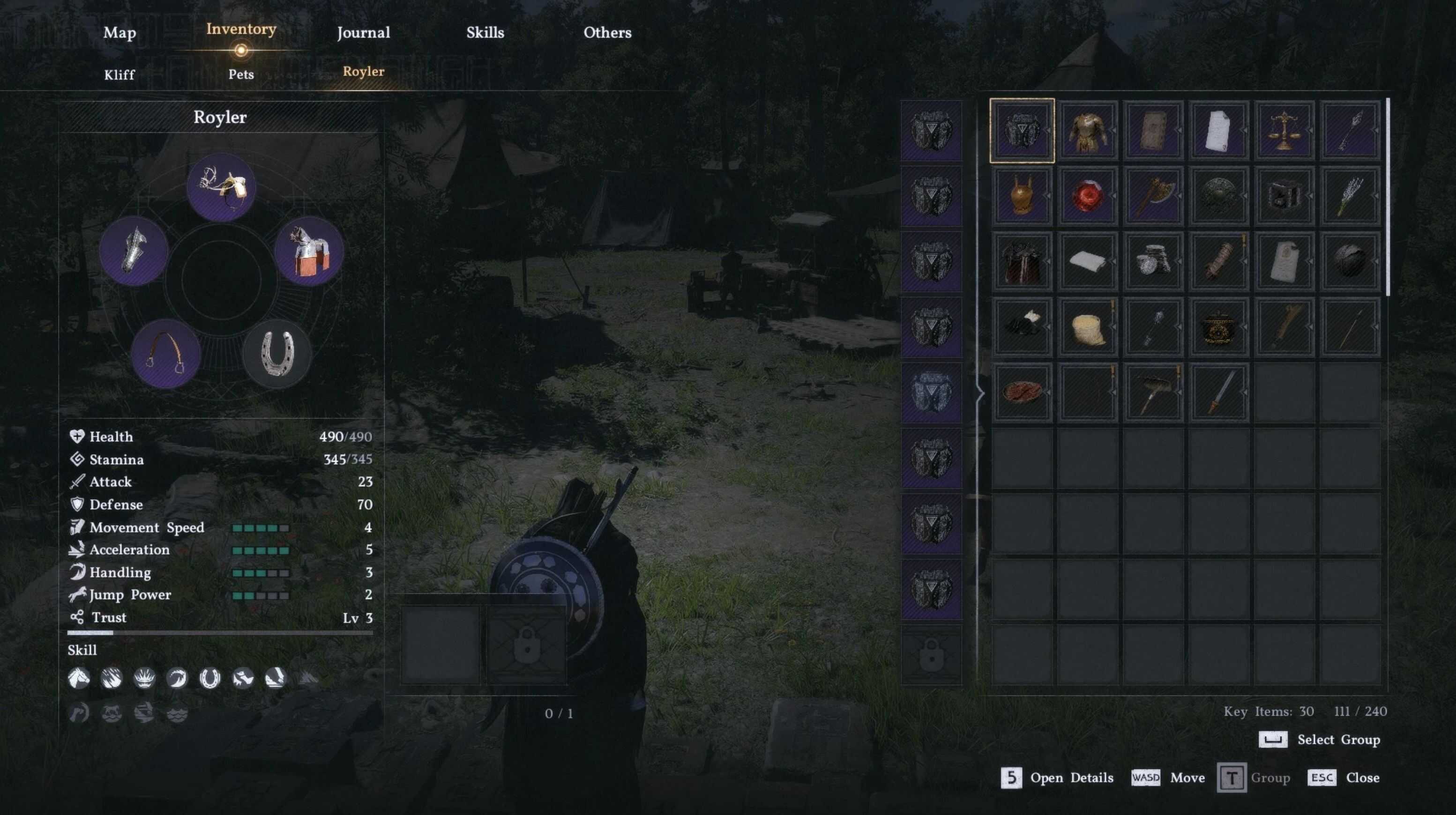Show the Pets sub-tab
The image size is (1456, 815).
[241, 74]
